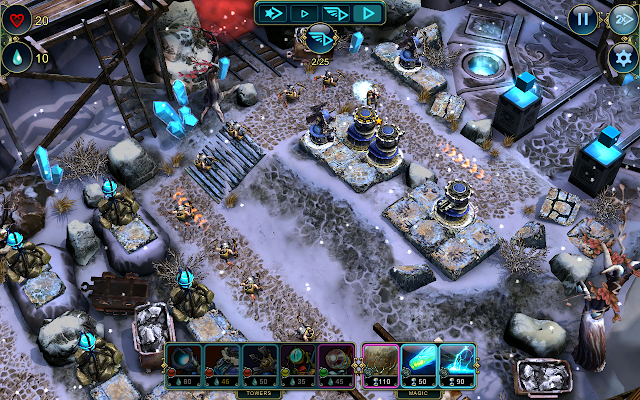Select the tower costing 80 mana
This screenshot has height=400, width=640.
point(183,362)
